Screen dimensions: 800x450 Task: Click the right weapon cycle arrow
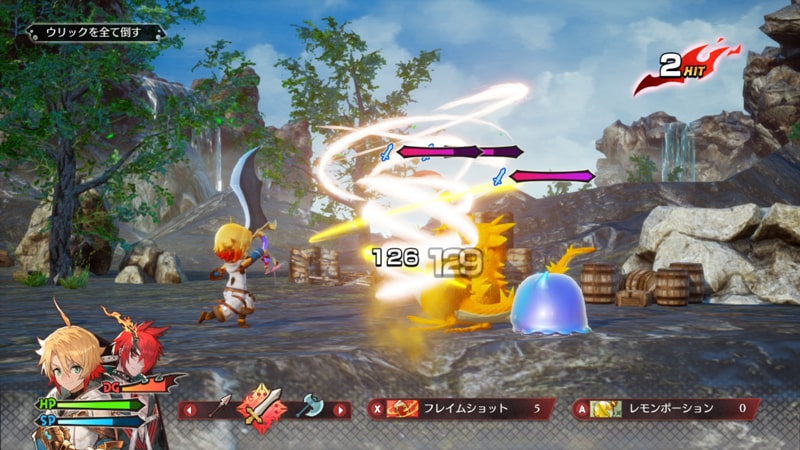coord(342,409)
